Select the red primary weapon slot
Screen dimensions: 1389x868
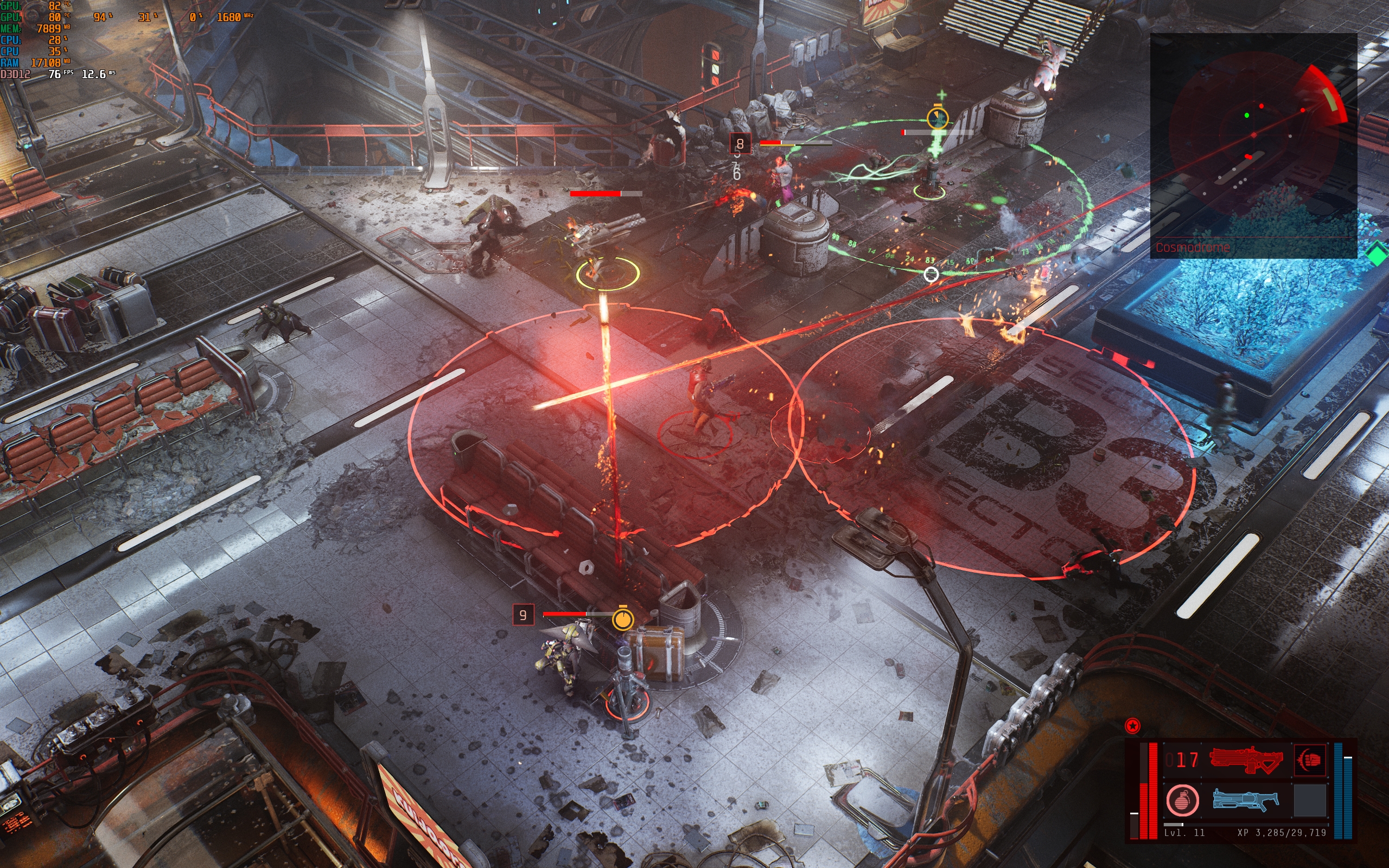(x=1246, y=759)
